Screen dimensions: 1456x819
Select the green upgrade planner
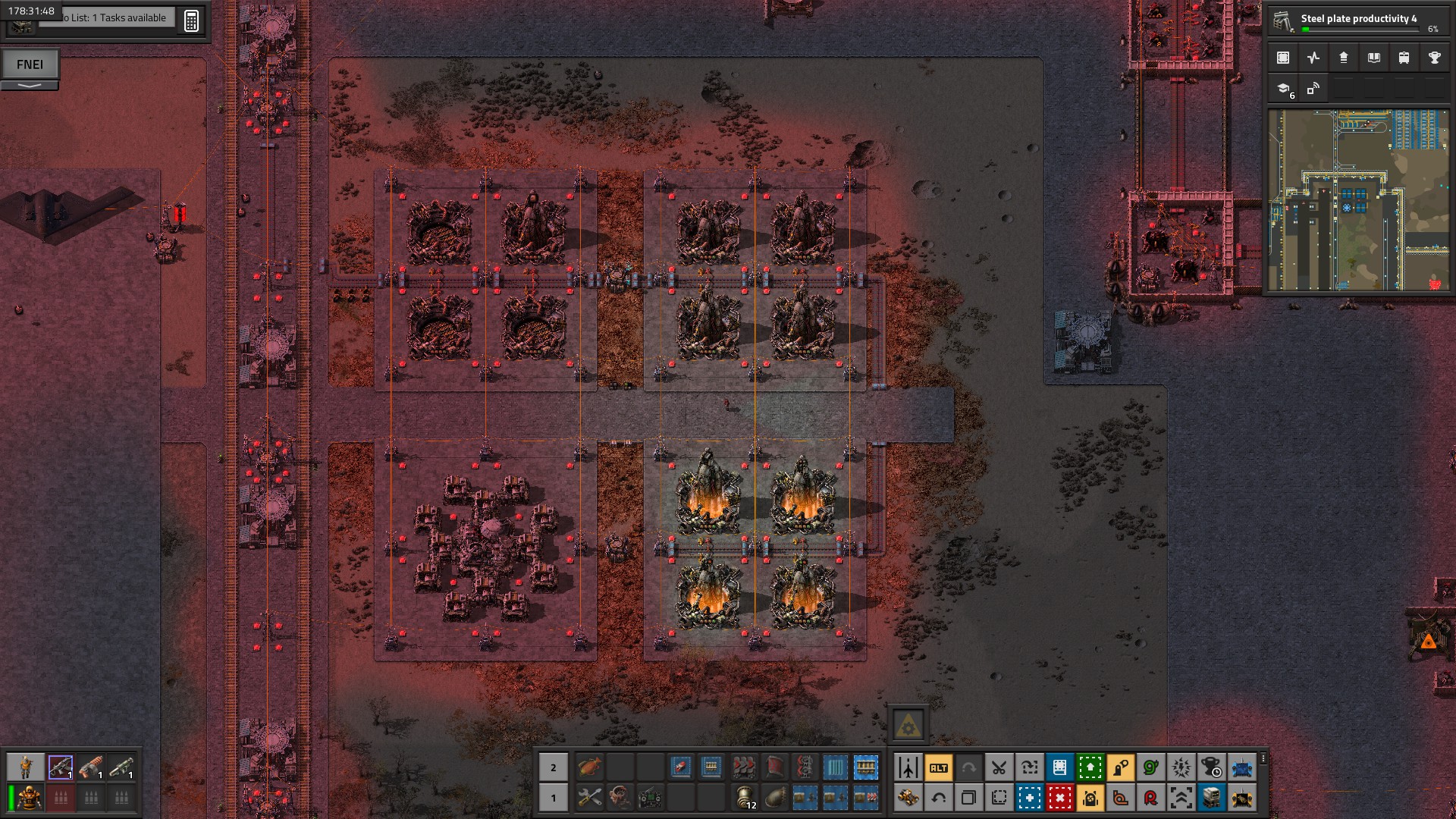pos(1090,768)
